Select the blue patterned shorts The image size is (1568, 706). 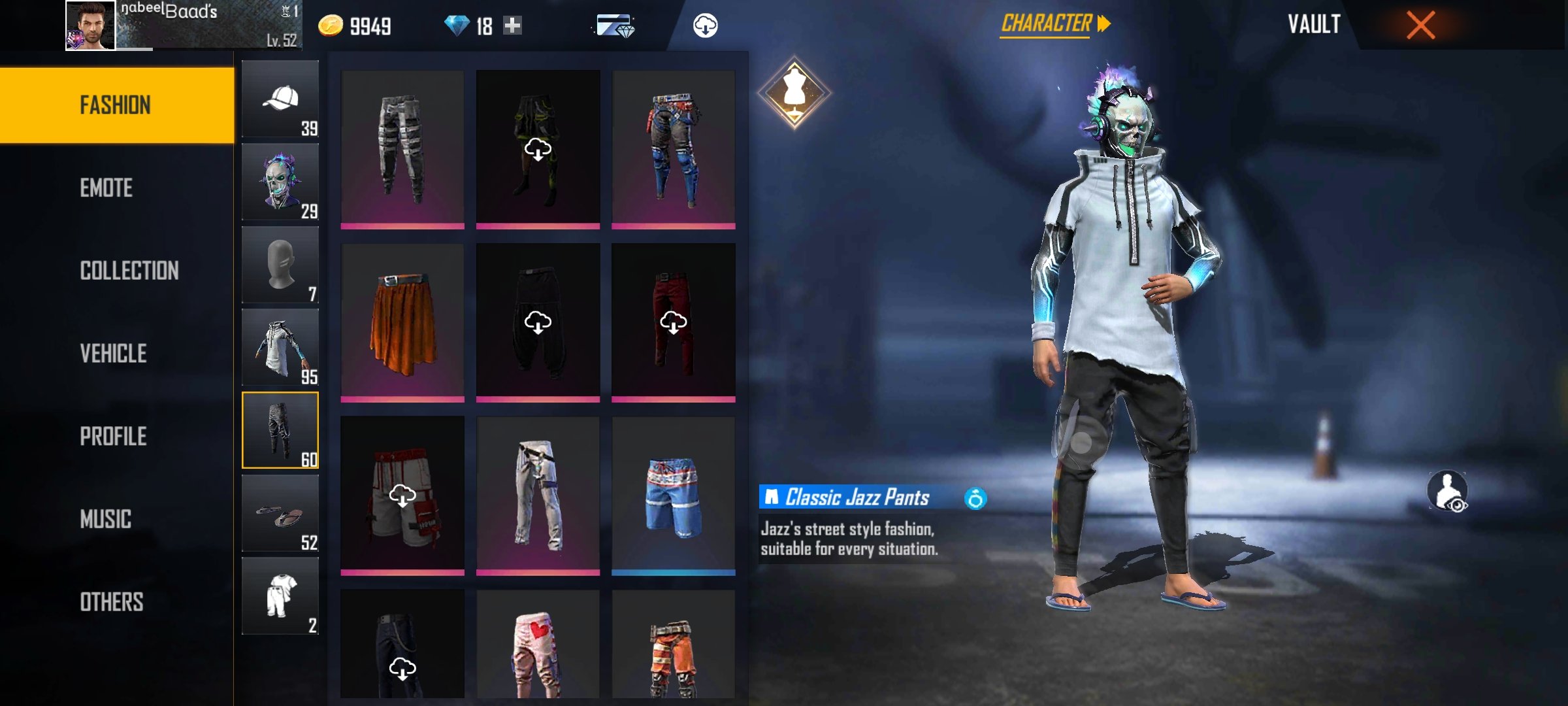click(673, 496)
